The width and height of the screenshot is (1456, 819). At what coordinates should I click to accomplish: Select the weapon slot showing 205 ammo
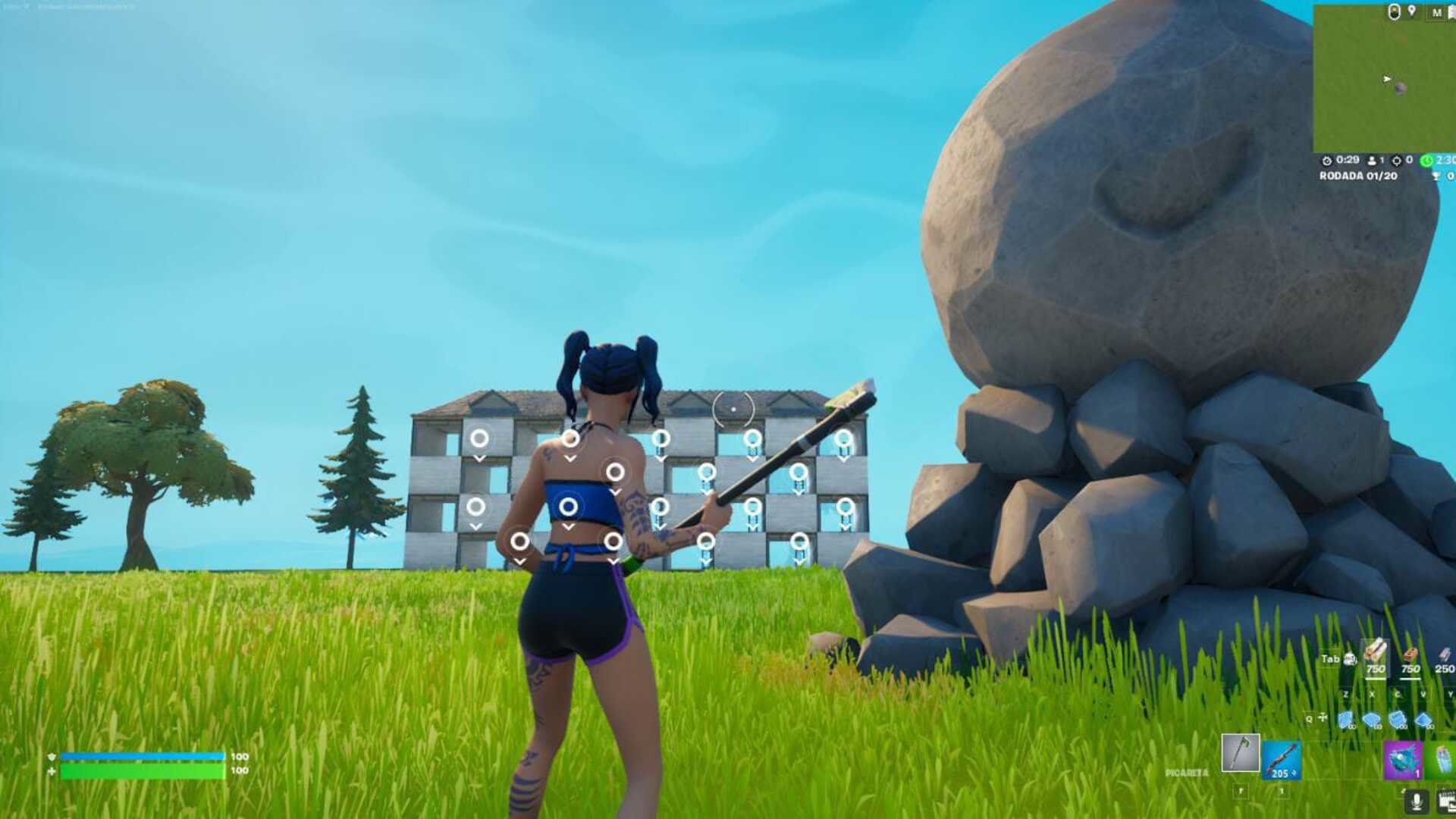(1284, 759)
